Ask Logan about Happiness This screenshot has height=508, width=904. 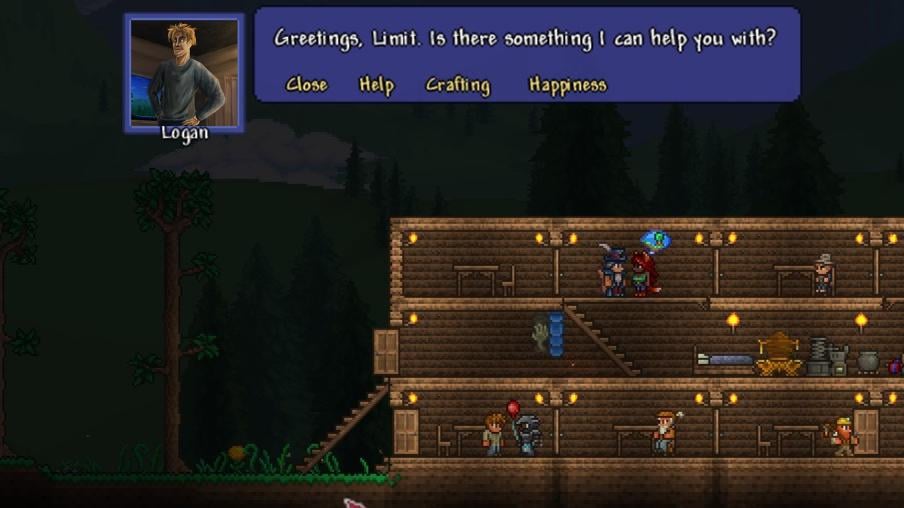coord(567,85)
